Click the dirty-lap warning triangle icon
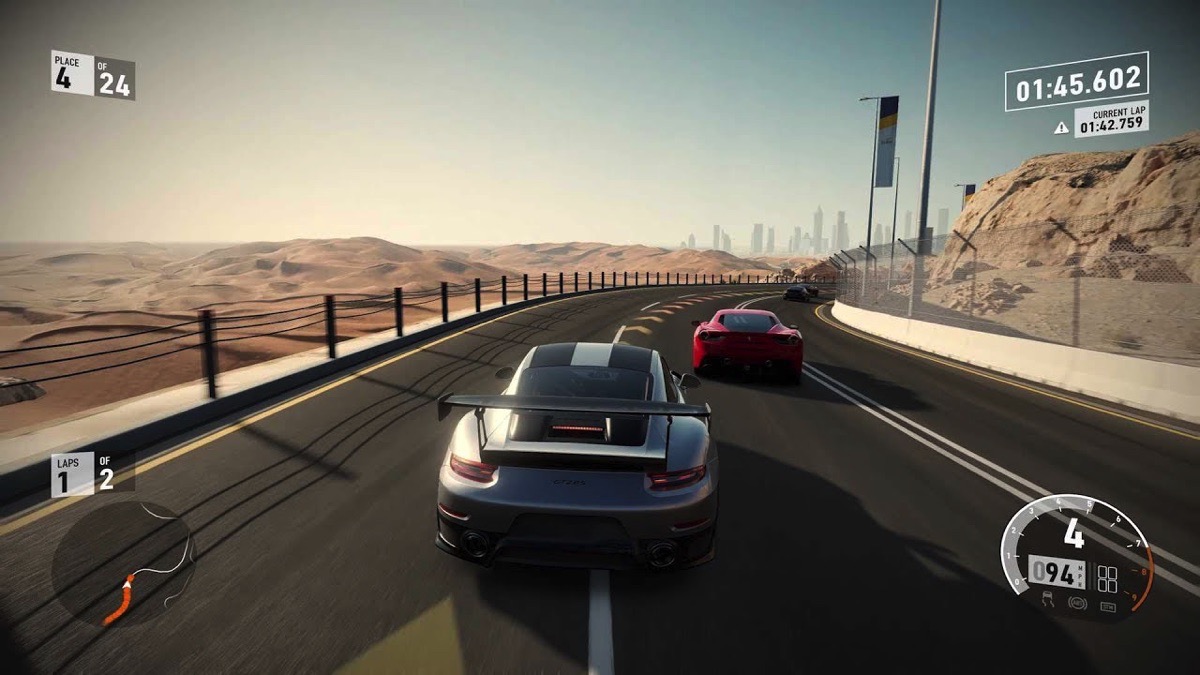This screenshot has height=675, width=1200. pyautogui.click(x=1061, y=127)
